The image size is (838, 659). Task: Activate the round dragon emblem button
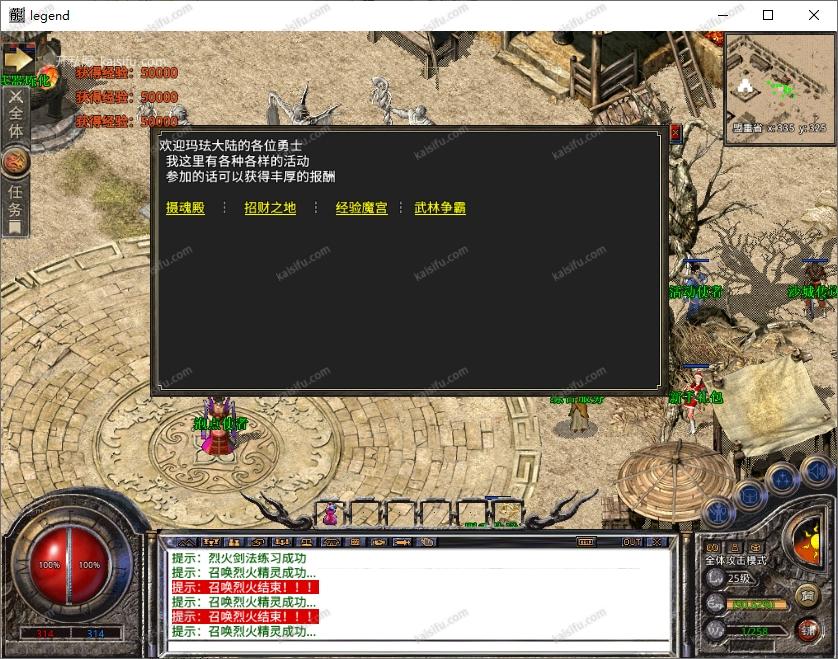[x=16, y=160]
